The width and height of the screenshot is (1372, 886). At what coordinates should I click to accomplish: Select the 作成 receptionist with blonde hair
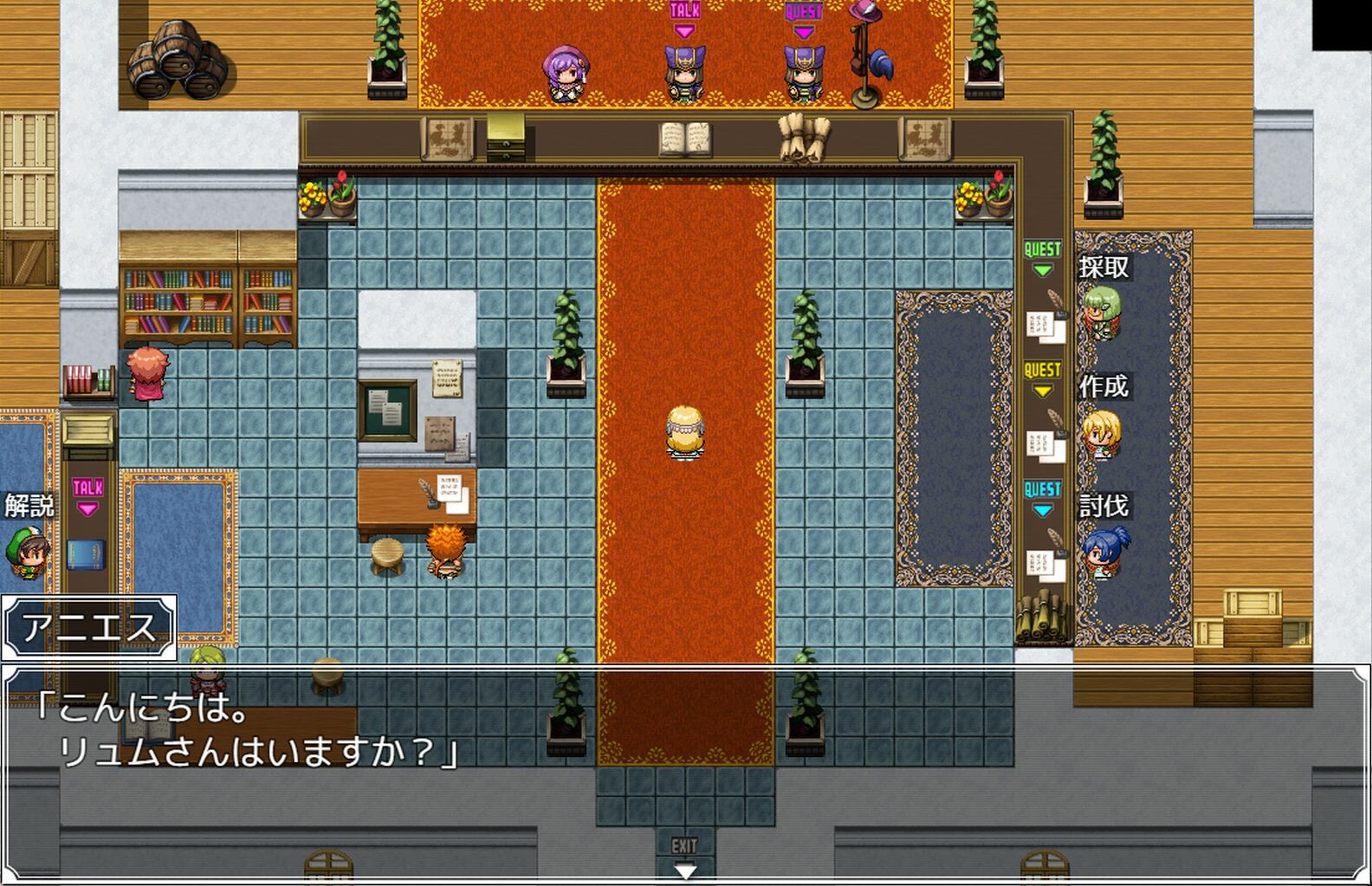tap(1101, 435)
